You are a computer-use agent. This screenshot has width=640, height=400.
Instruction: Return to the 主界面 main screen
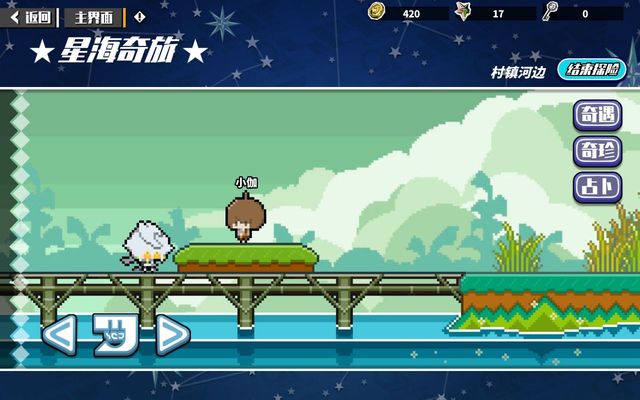tap(95, 17)
